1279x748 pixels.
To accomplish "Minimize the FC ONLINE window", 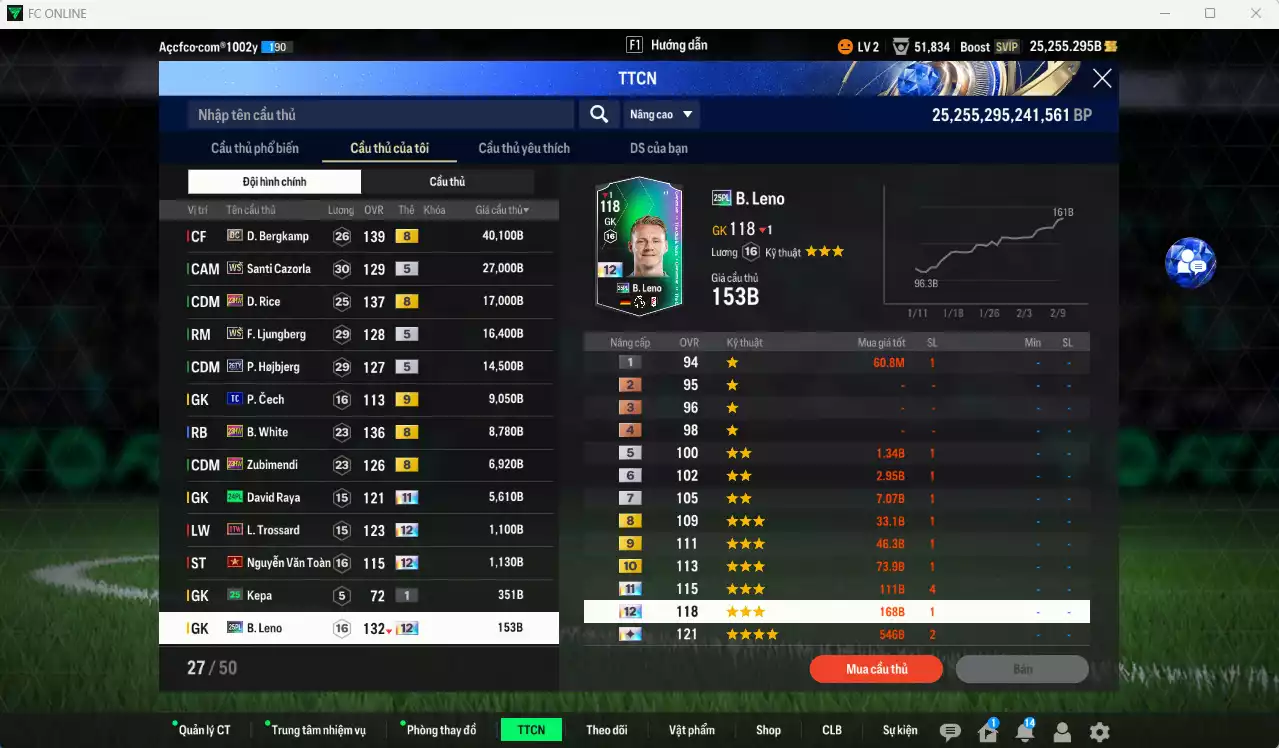I will [x=1165, y=13].
